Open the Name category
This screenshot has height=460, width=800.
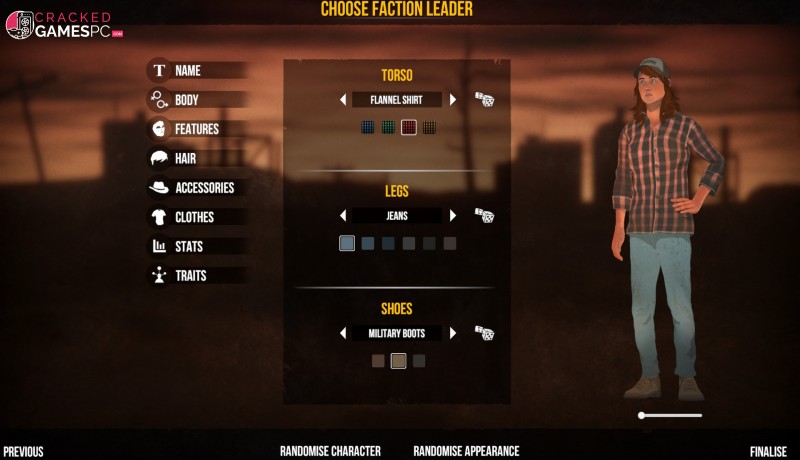coord(187,71)
